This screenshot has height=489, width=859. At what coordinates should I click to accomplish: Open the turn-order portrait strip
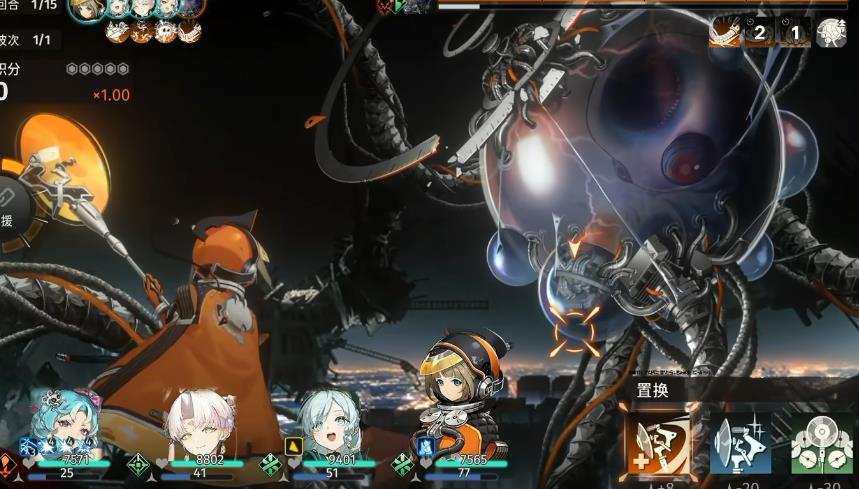tap(140, 8)
